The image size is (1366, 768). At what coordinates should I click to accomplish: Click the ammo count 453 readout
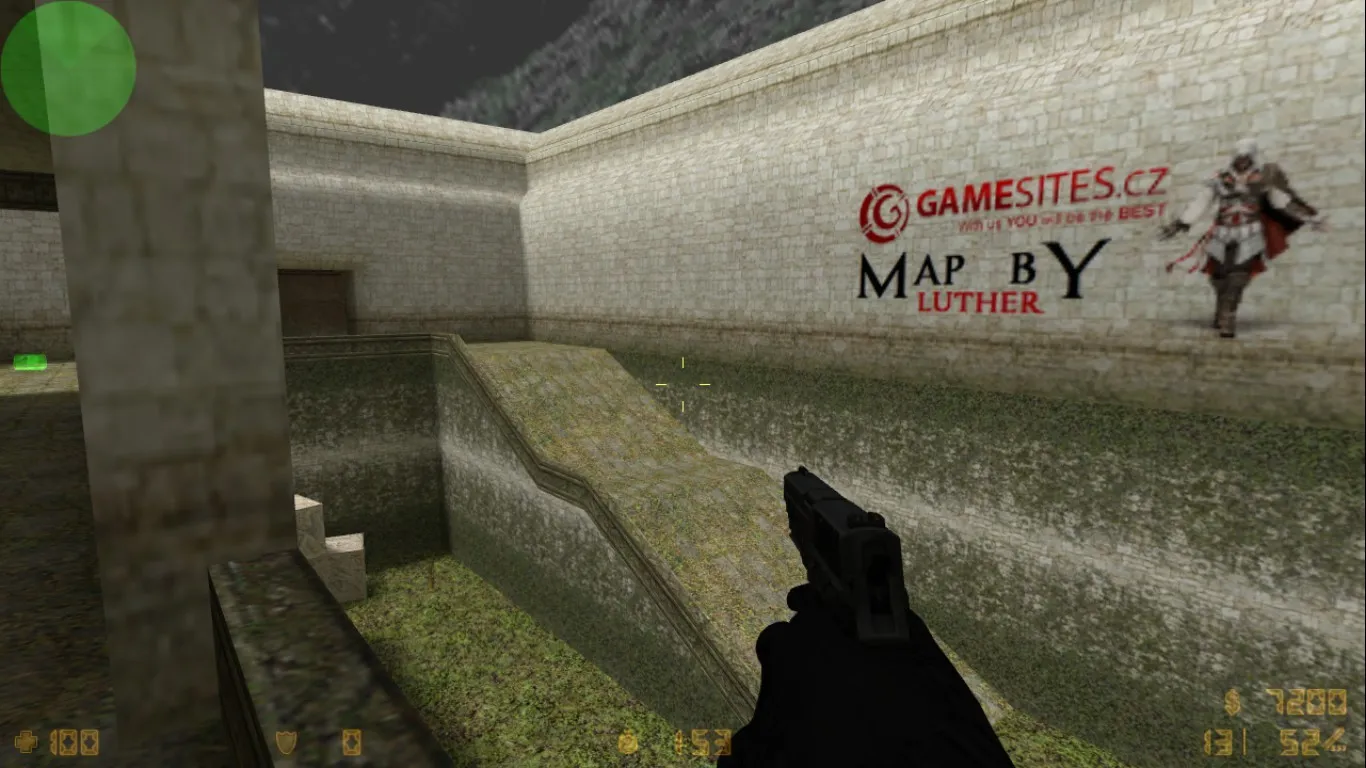coord(702,742)
